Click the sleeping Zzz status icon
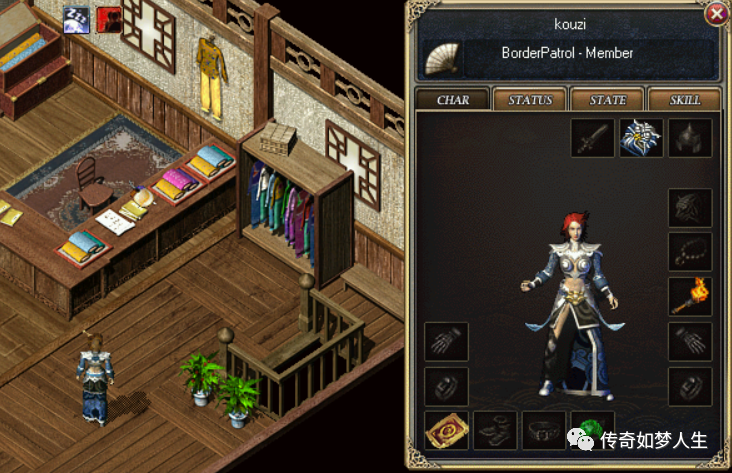 coord(76,18)
